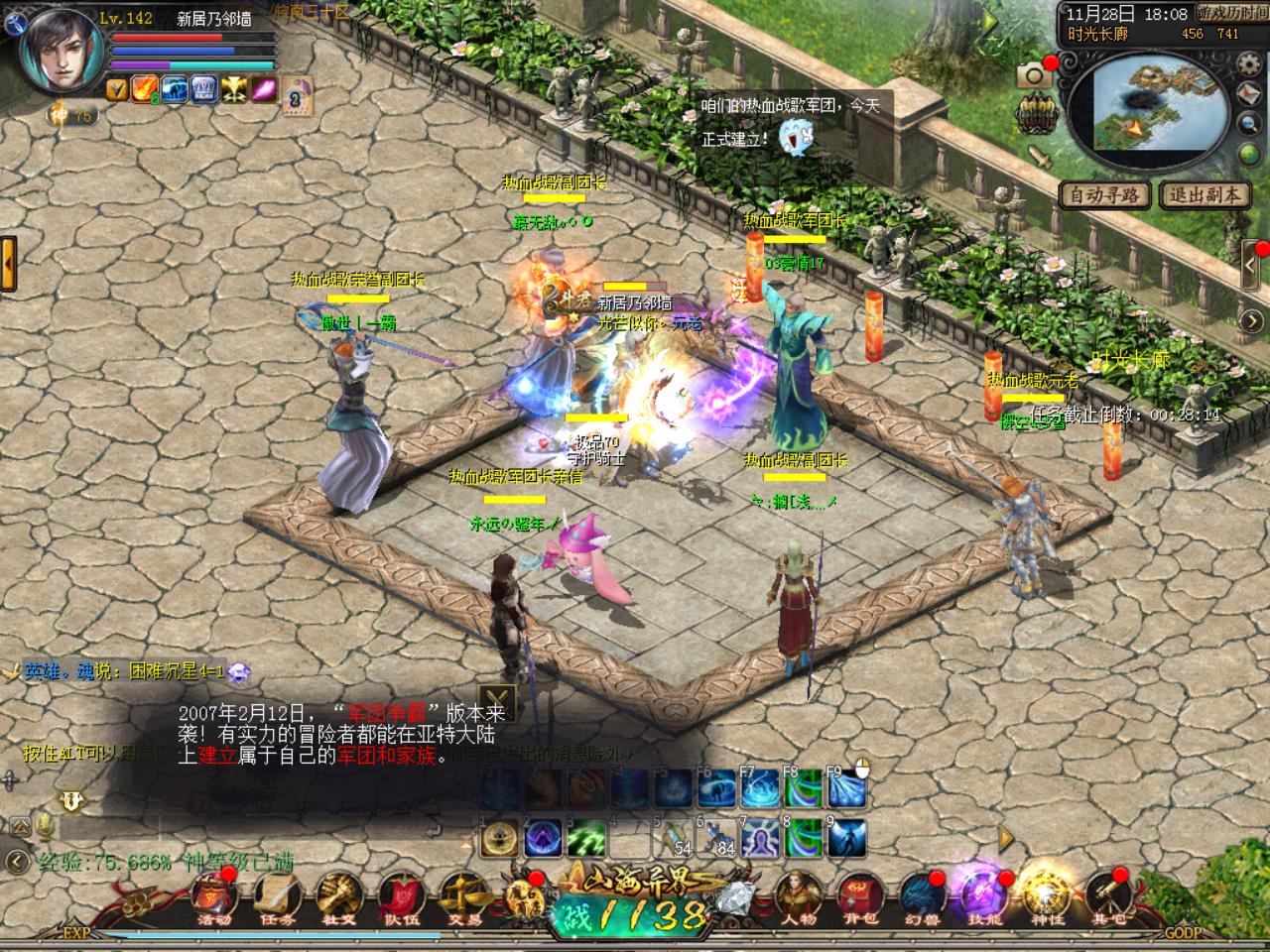Take a screenshot with the camera icon
The width and height of the screenshot is (1270, 952).
[x=1034, y=75]
